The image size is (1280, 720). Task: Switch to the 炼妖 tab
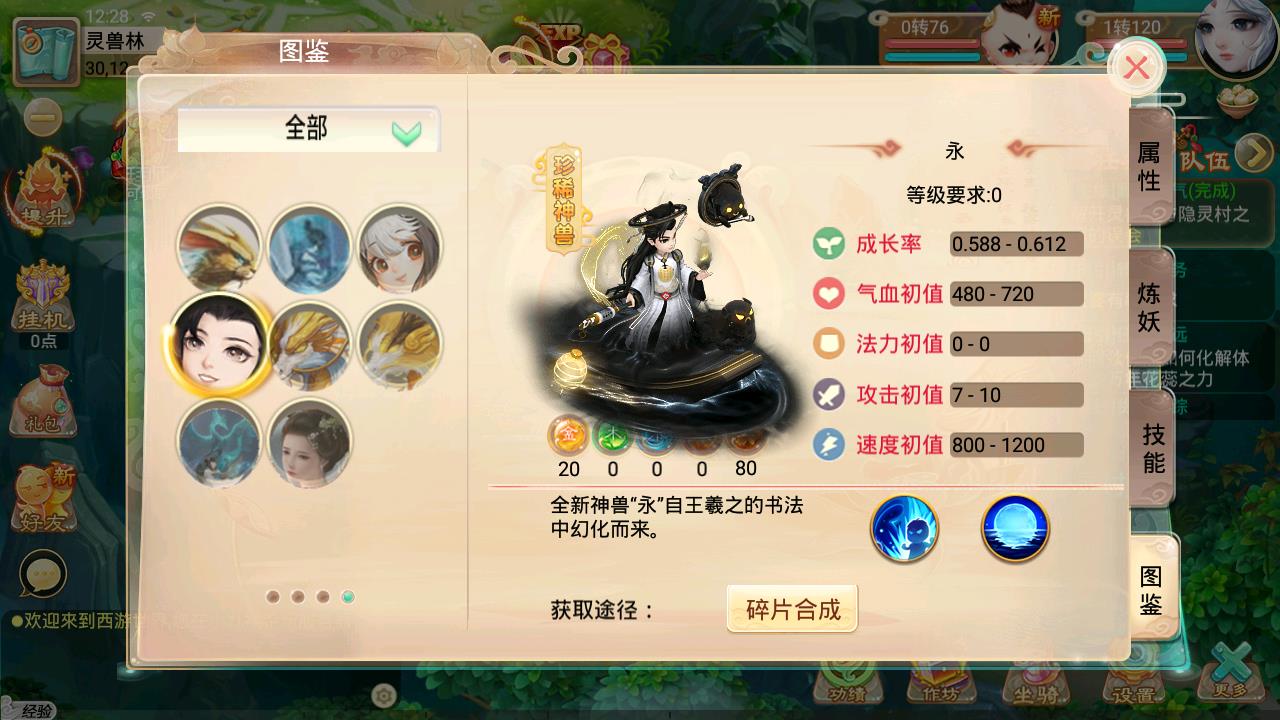tap(1152, 310)
